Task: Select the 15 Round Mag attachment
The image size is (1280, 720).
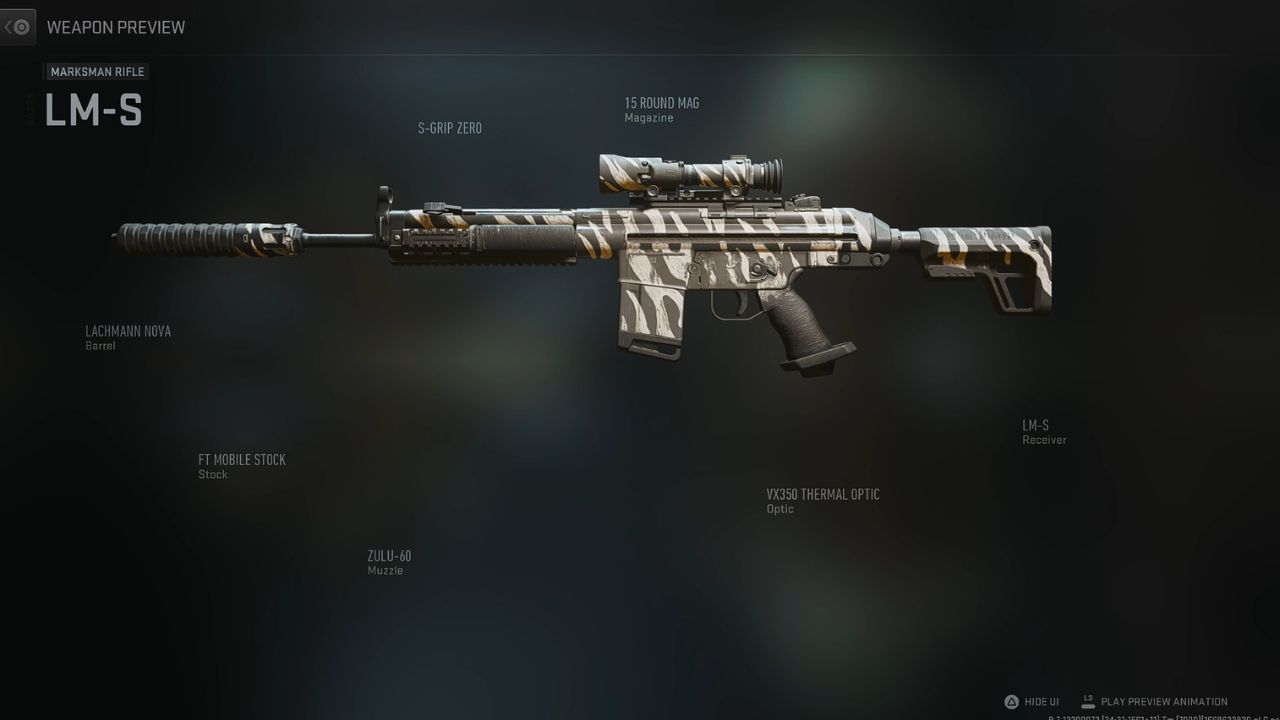Action: pos(661,103)
